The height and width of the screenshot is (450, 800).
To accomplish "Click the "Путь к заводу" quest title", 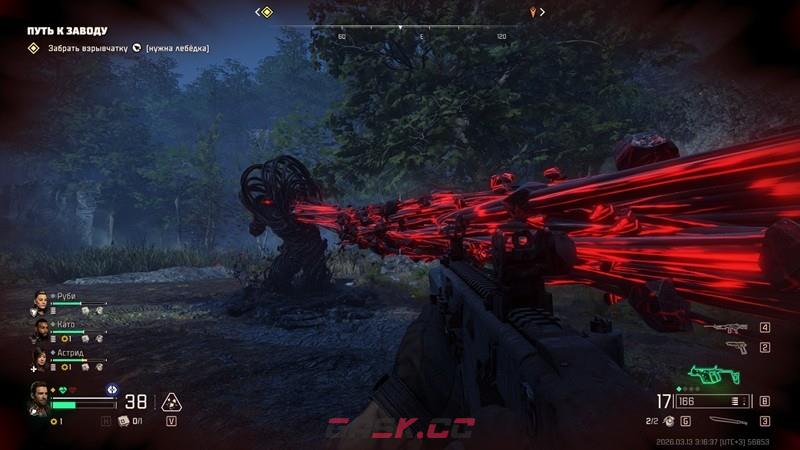I will point(67,31).
